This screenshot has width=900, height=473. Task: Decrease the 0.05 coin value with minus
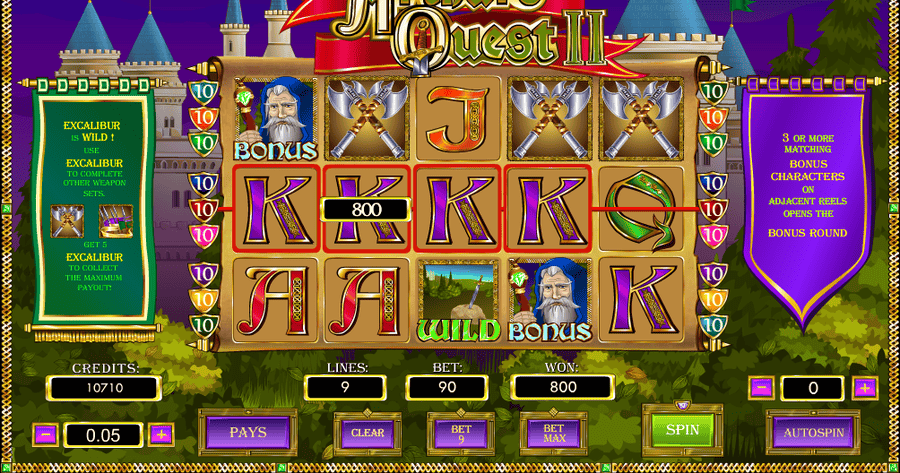point(45,435)
